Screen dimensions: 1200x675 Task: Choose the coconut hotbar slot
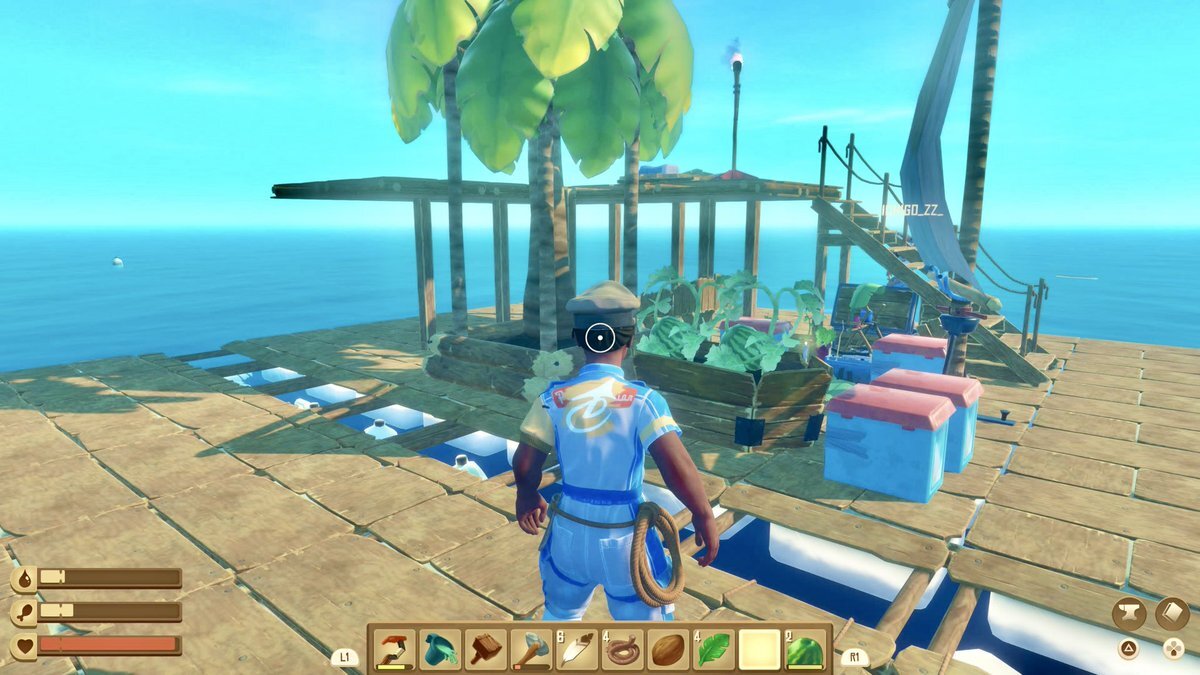[x=668, y=650]
